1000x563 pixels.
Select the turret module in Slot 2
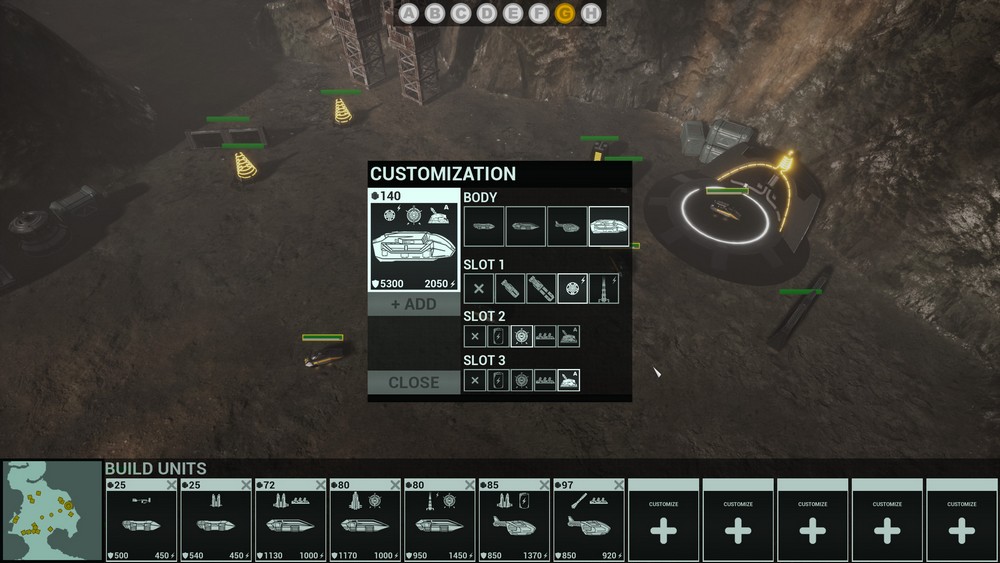(568, 337)
